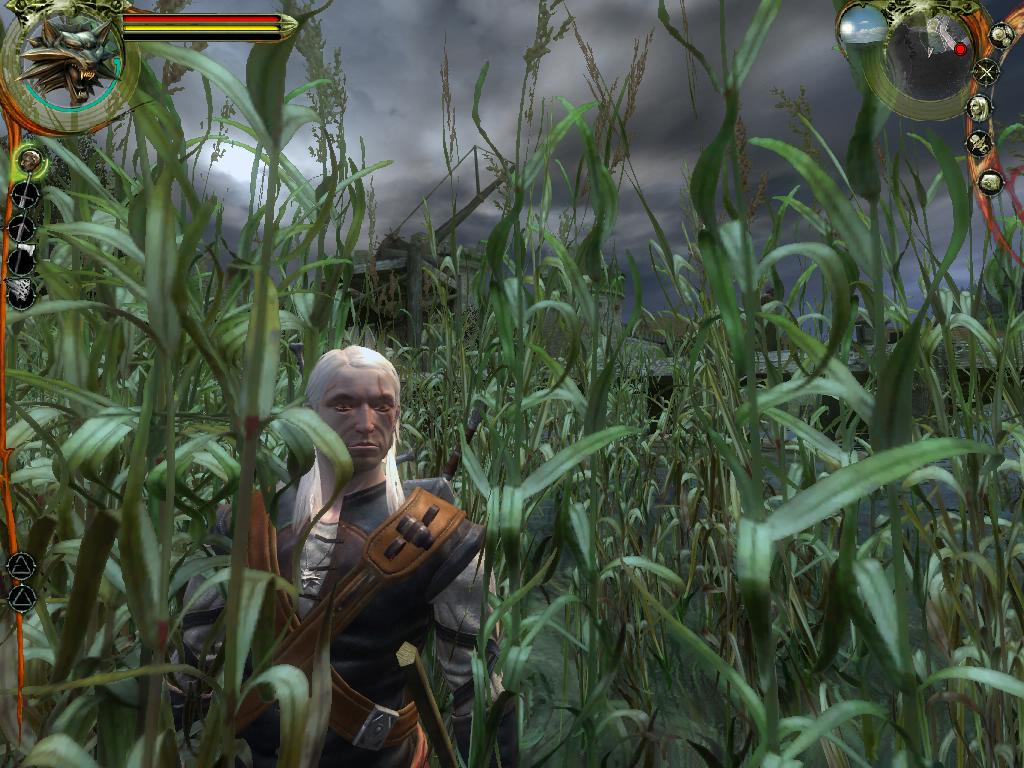Select the highlighted fist combat icon
This screenshot has width=1024, height=768.
click(30, 159)
